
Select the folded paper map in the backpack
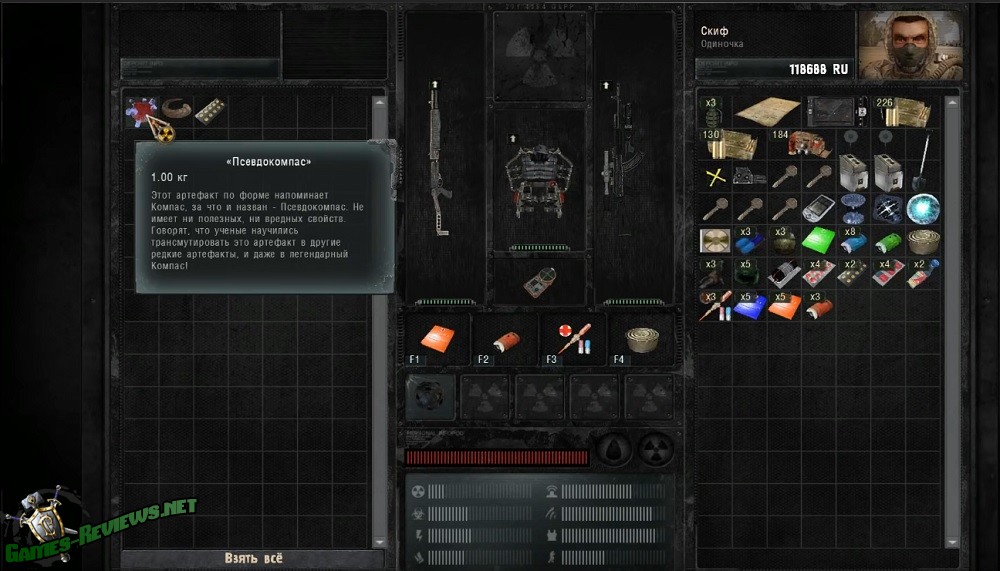point(768,110)
